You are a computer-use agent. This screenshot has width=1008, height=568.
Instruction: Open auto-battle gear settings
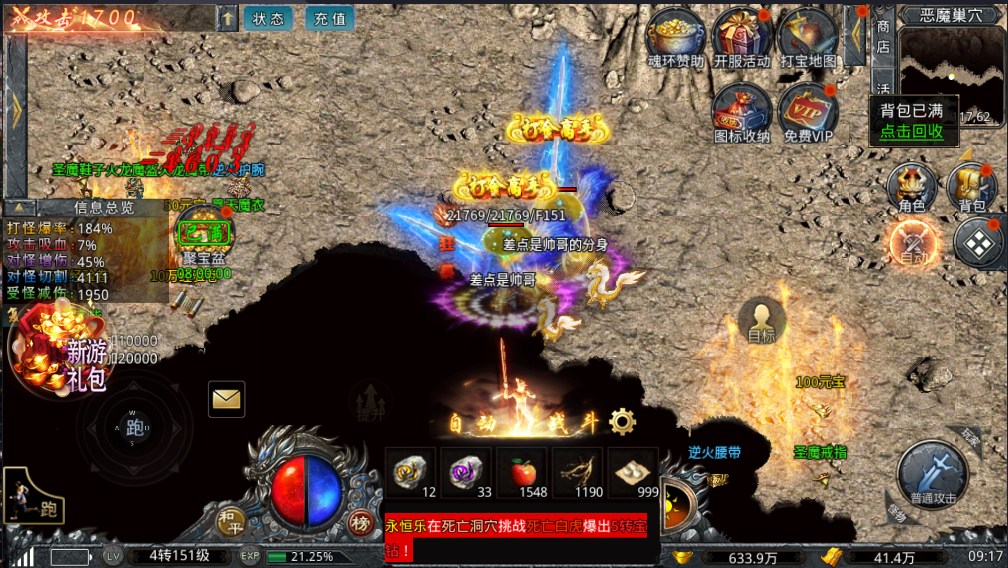pyautogui.click(x=623, y=421)
